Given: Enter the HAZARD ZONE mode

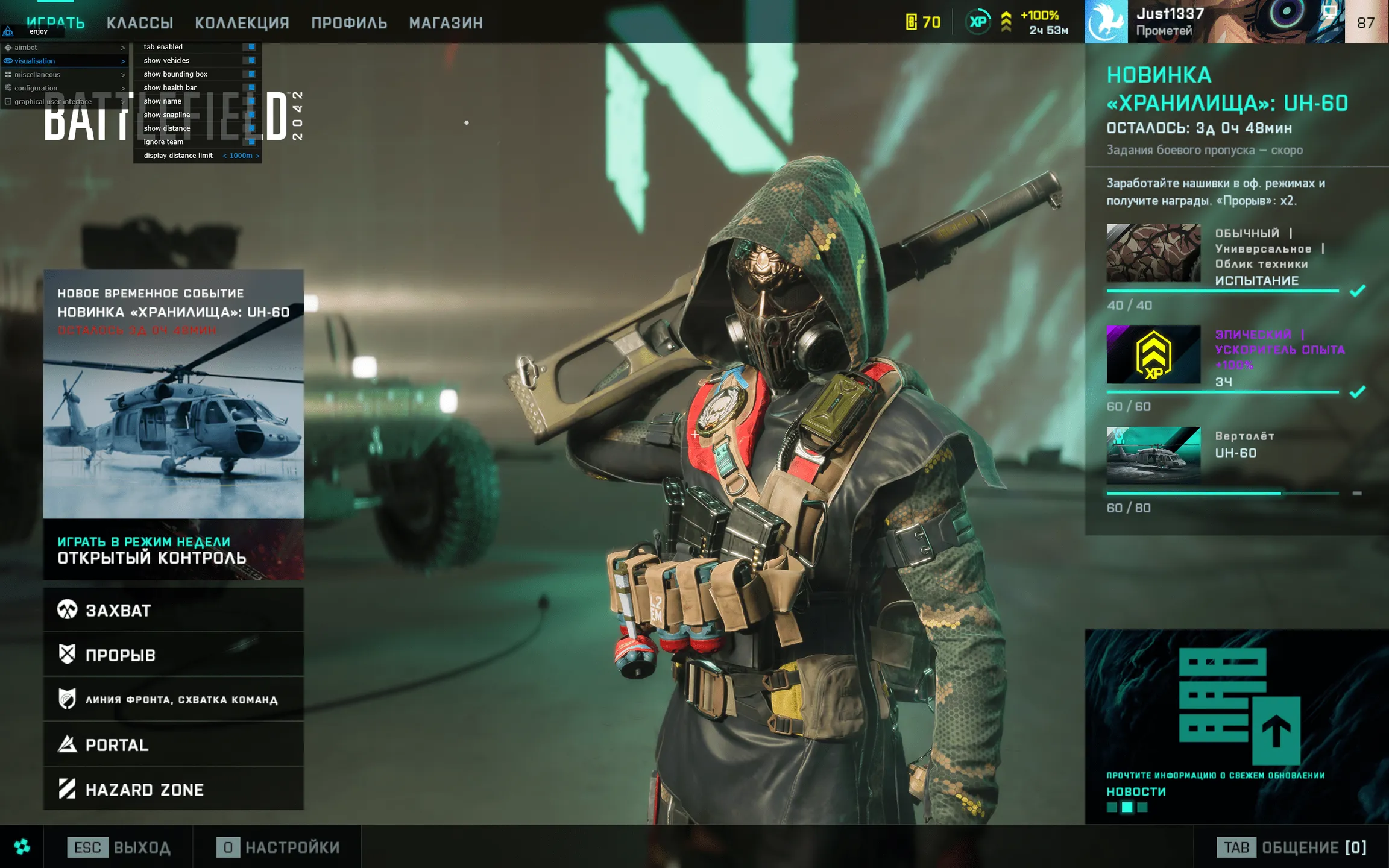Looking at the screenshot, I should tap(174, 789).
